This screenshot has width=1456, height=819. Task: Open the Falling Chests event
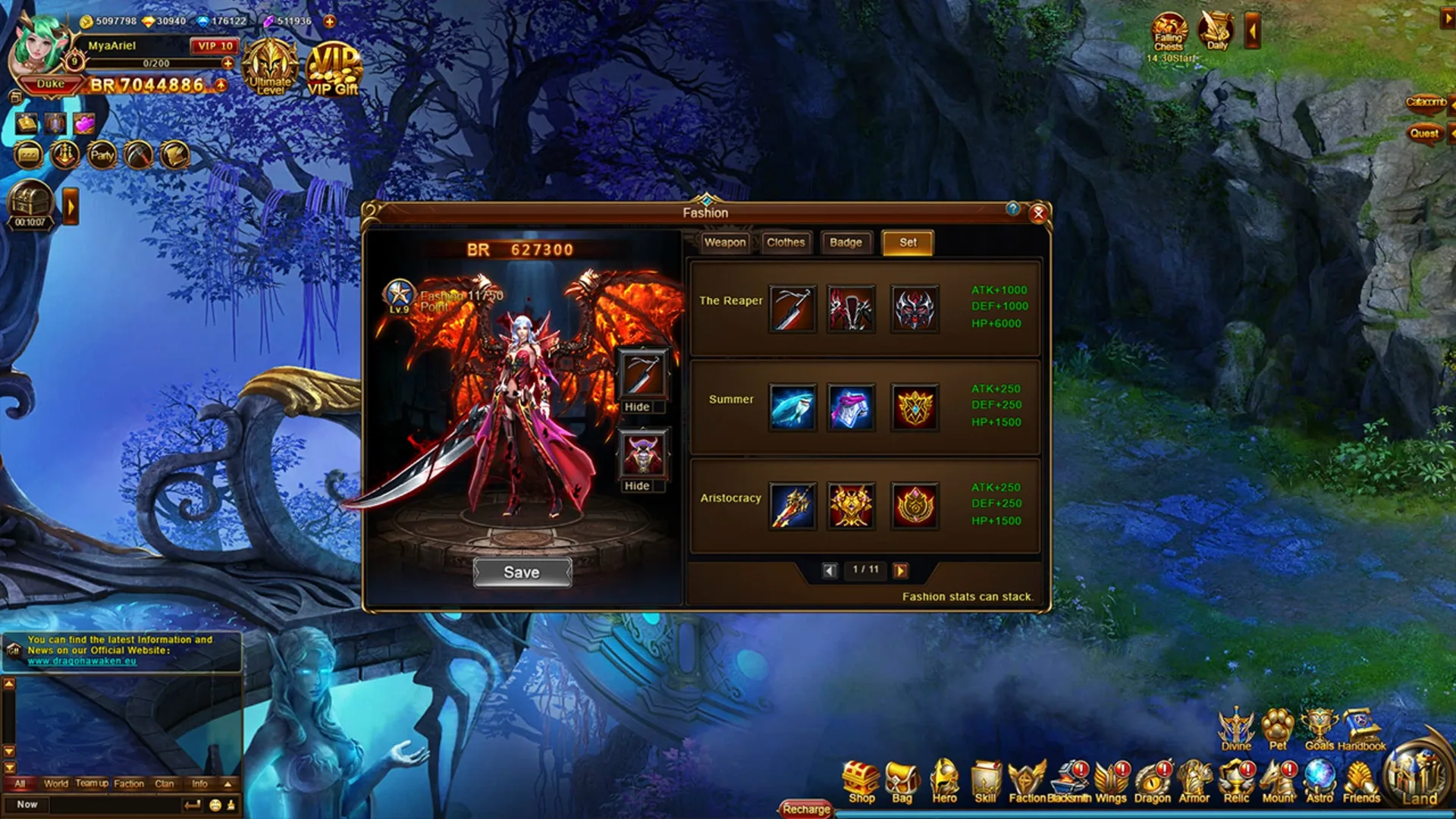click(x=1169, y=32)
